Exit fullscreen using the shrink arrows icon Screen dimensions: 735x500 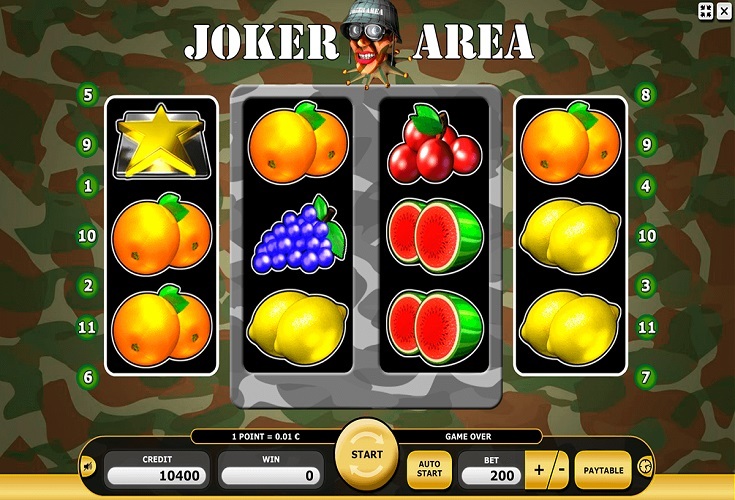click(705, 10)
